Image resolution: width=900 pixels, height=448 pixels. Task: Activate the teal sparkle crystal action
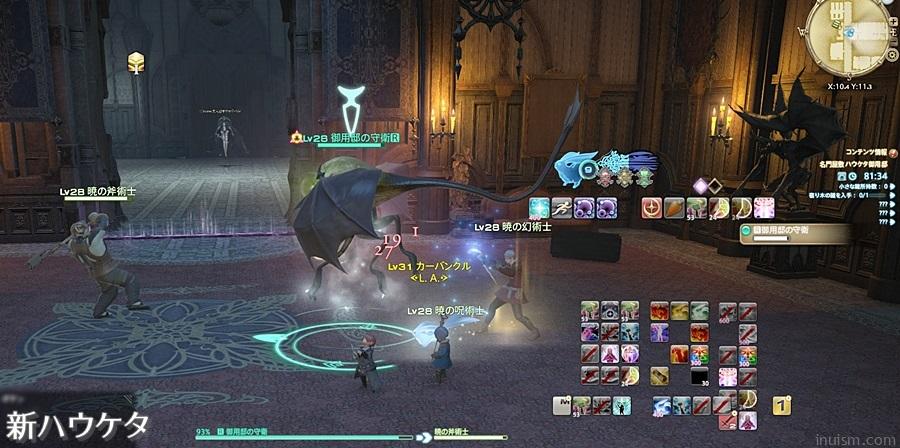click(539, 208)
